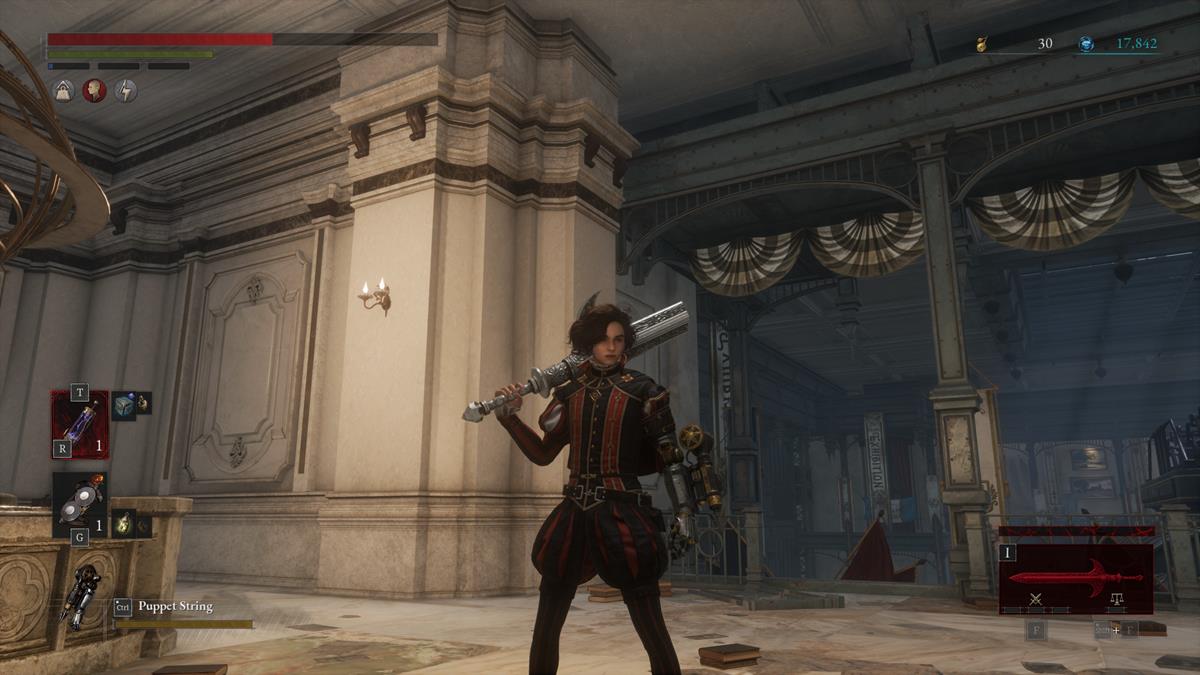Click the gold coin fruit counter icon

click(x=984, y=44)
